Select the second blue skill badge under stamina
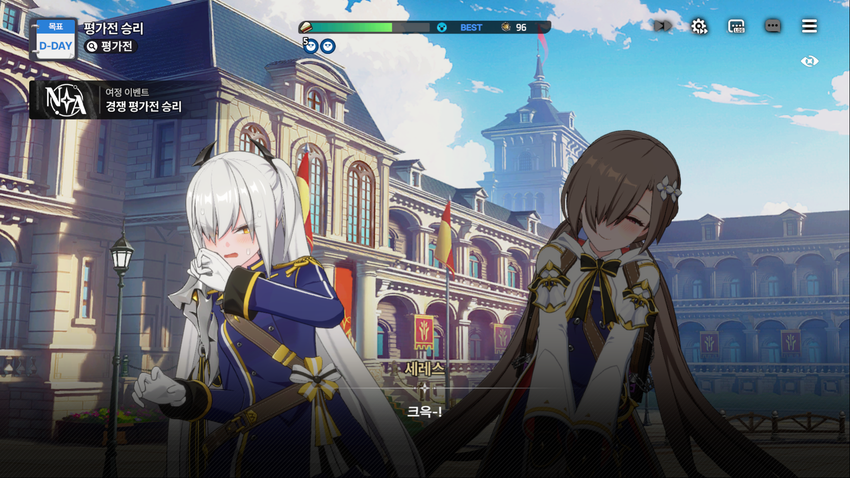 (327, 45)
